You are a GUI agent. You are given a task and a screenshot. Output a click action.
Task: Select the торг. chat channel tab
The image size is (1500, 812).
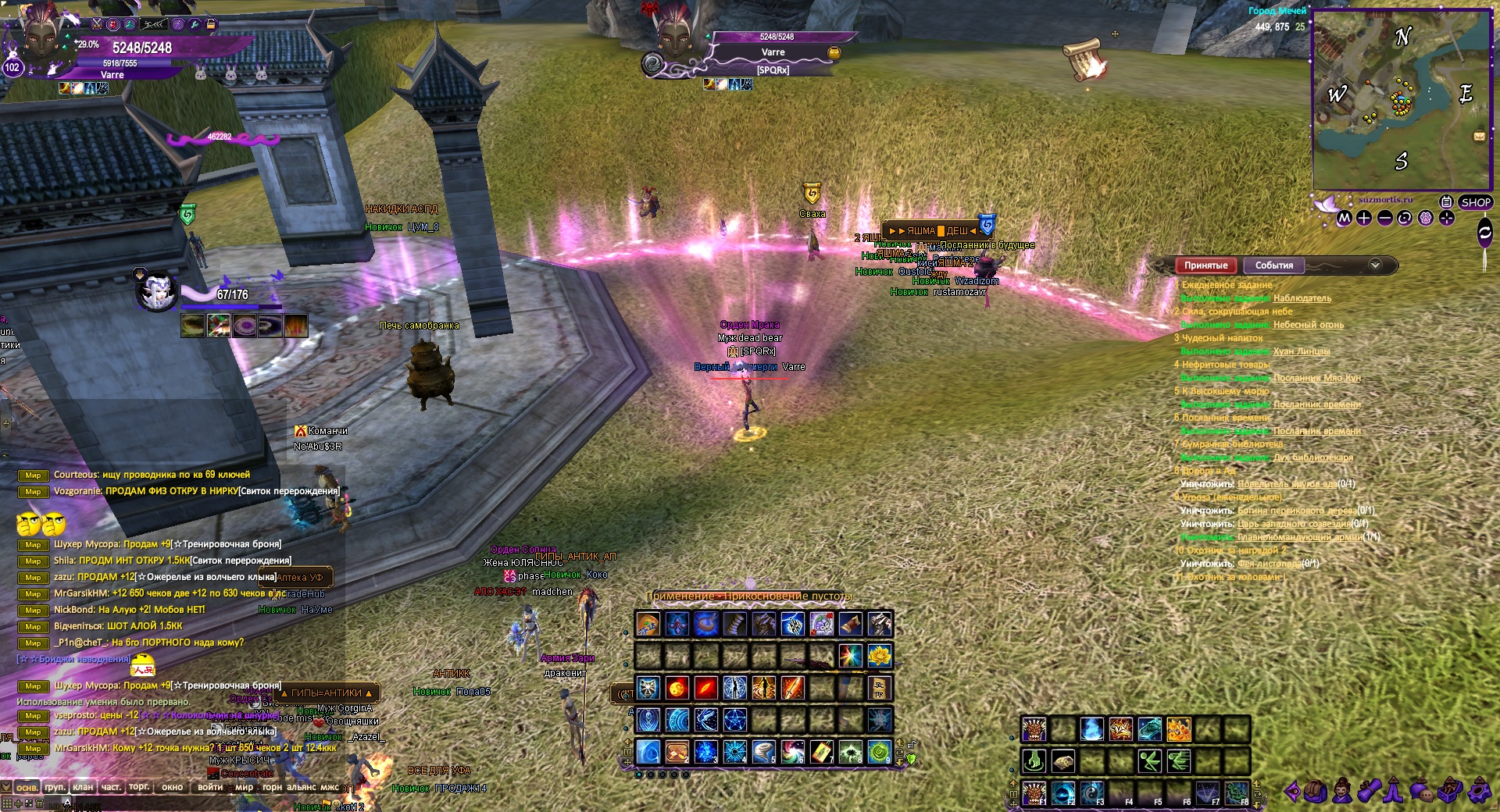pos(139,787)
